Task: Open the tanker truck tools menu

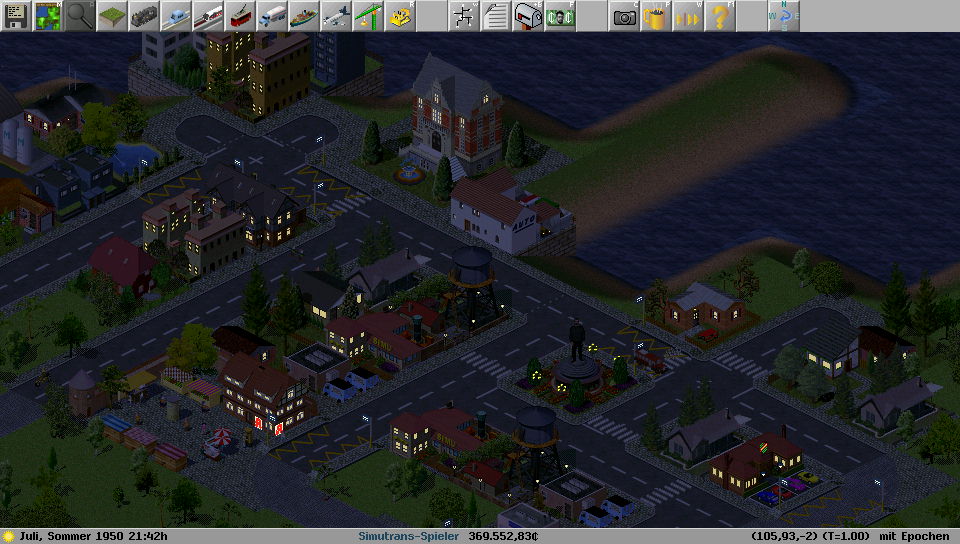Action: [272, 16]
